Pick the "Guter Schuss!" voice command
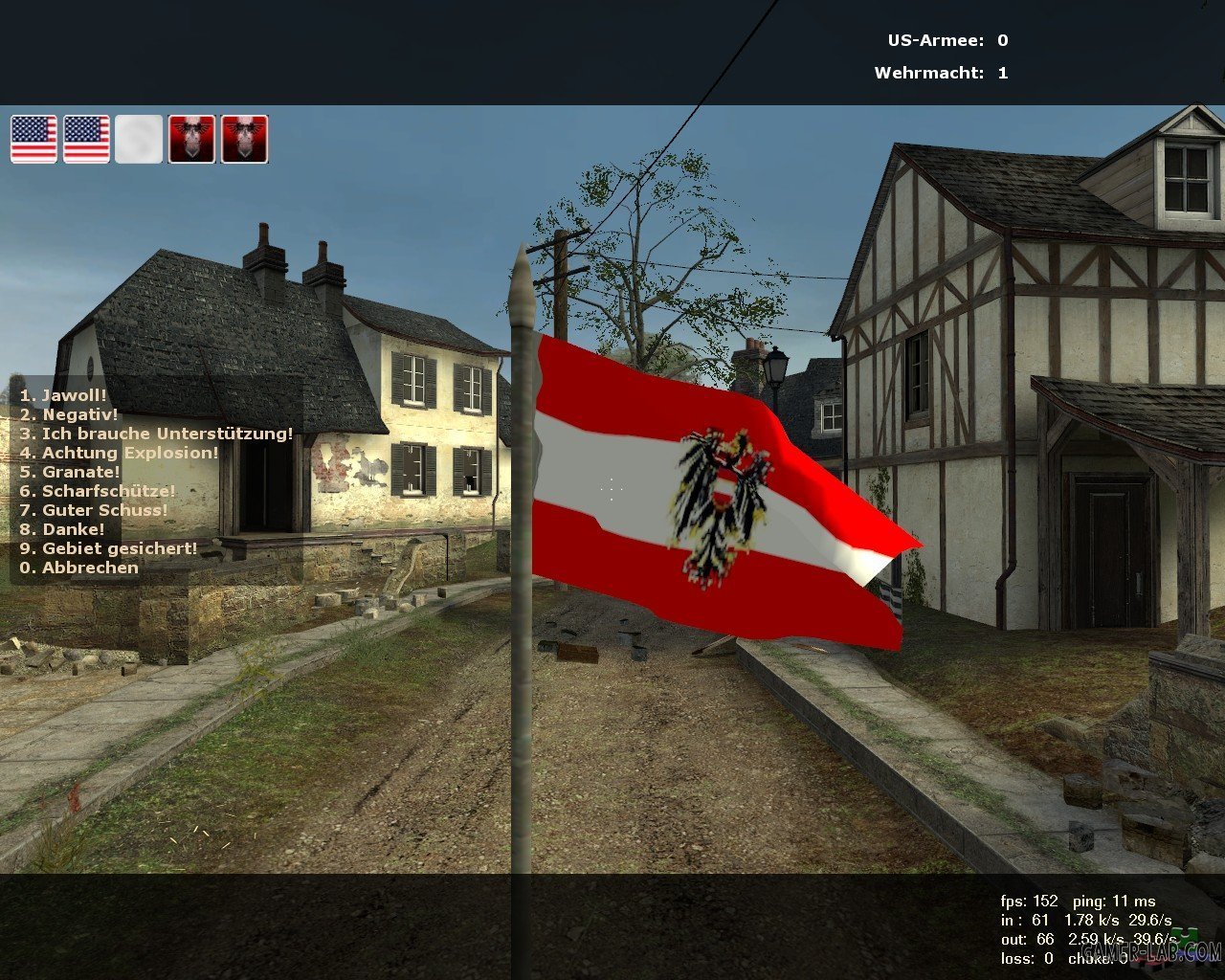Screen dimensions: 1225x980 (x=94, y=510)
